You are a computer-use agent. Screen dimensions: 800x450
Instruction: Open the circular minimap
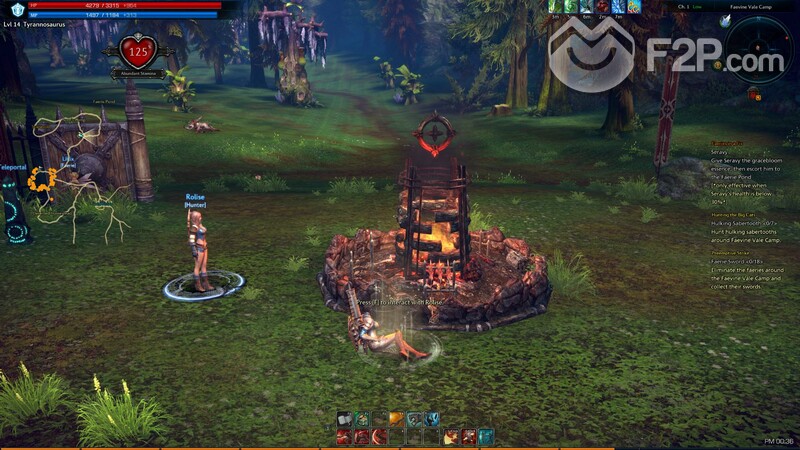pyautogui.click(x=757, y=47)
